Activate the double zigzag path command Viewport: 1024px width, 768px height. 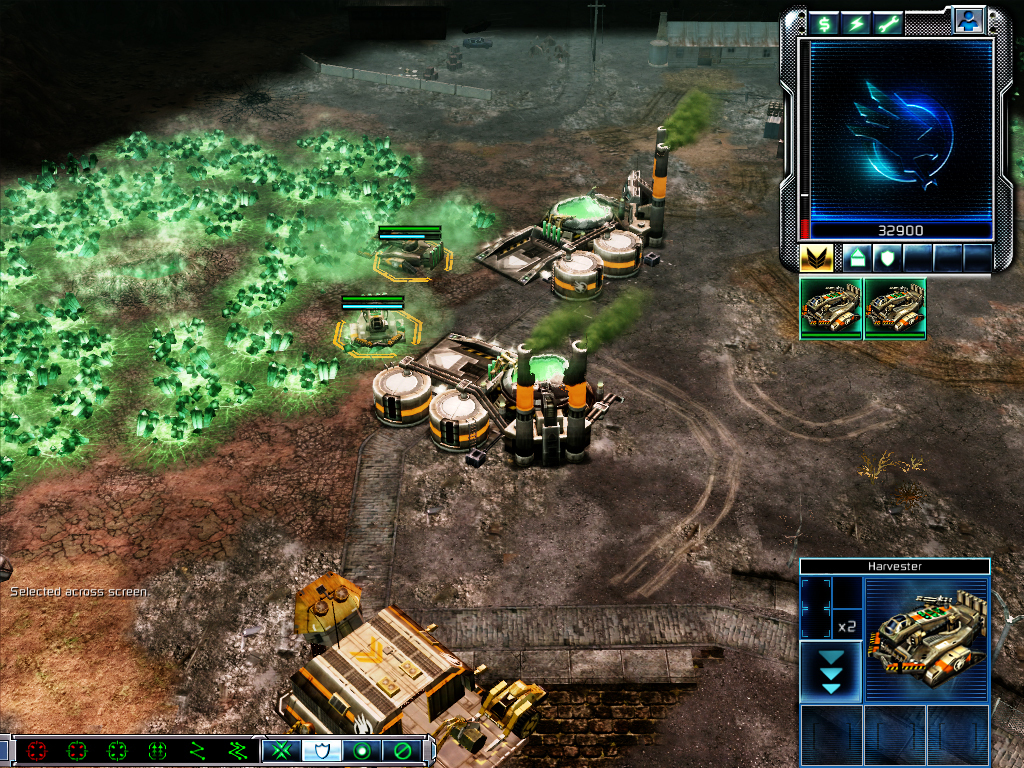pos(237,750)
